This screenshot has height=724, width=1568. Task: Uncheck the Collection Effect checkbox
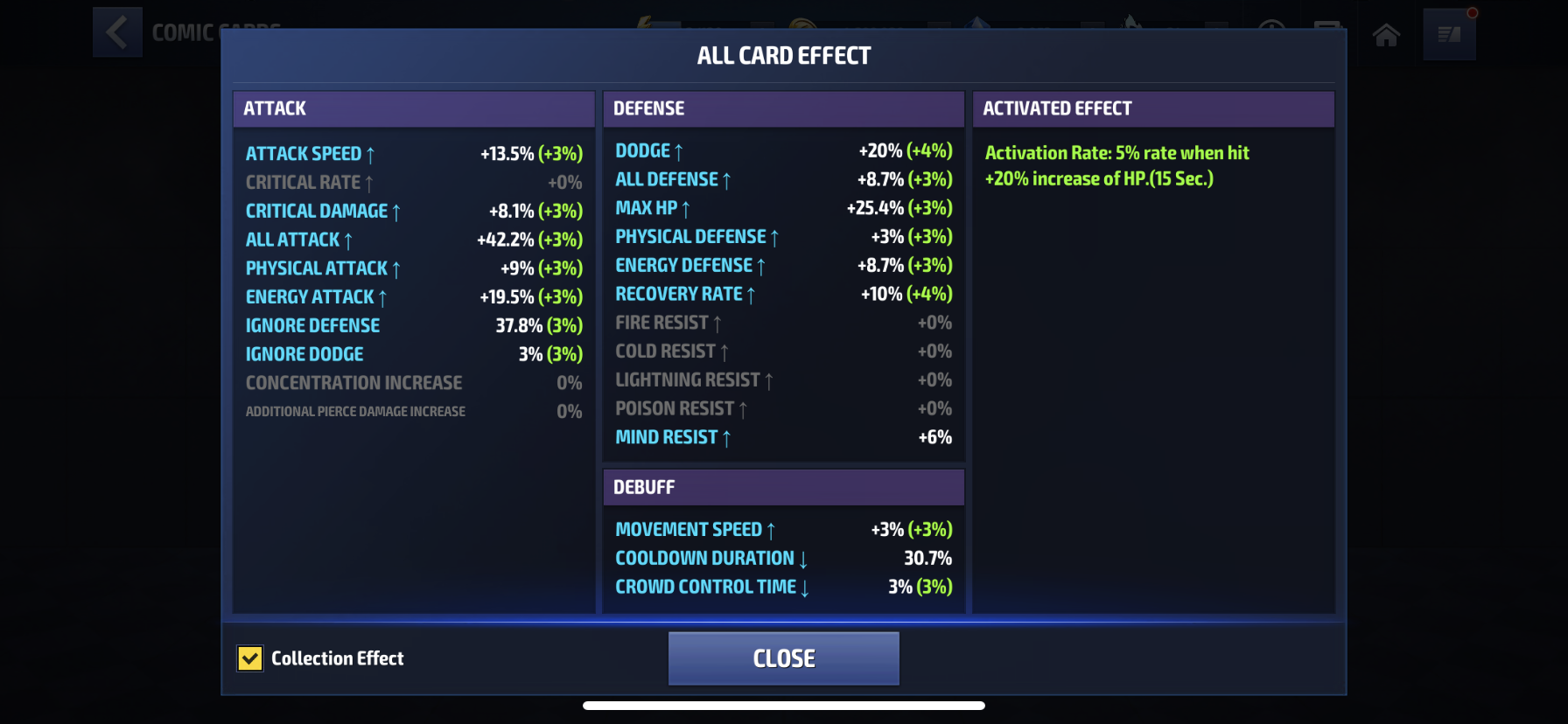tap(250, 658)
